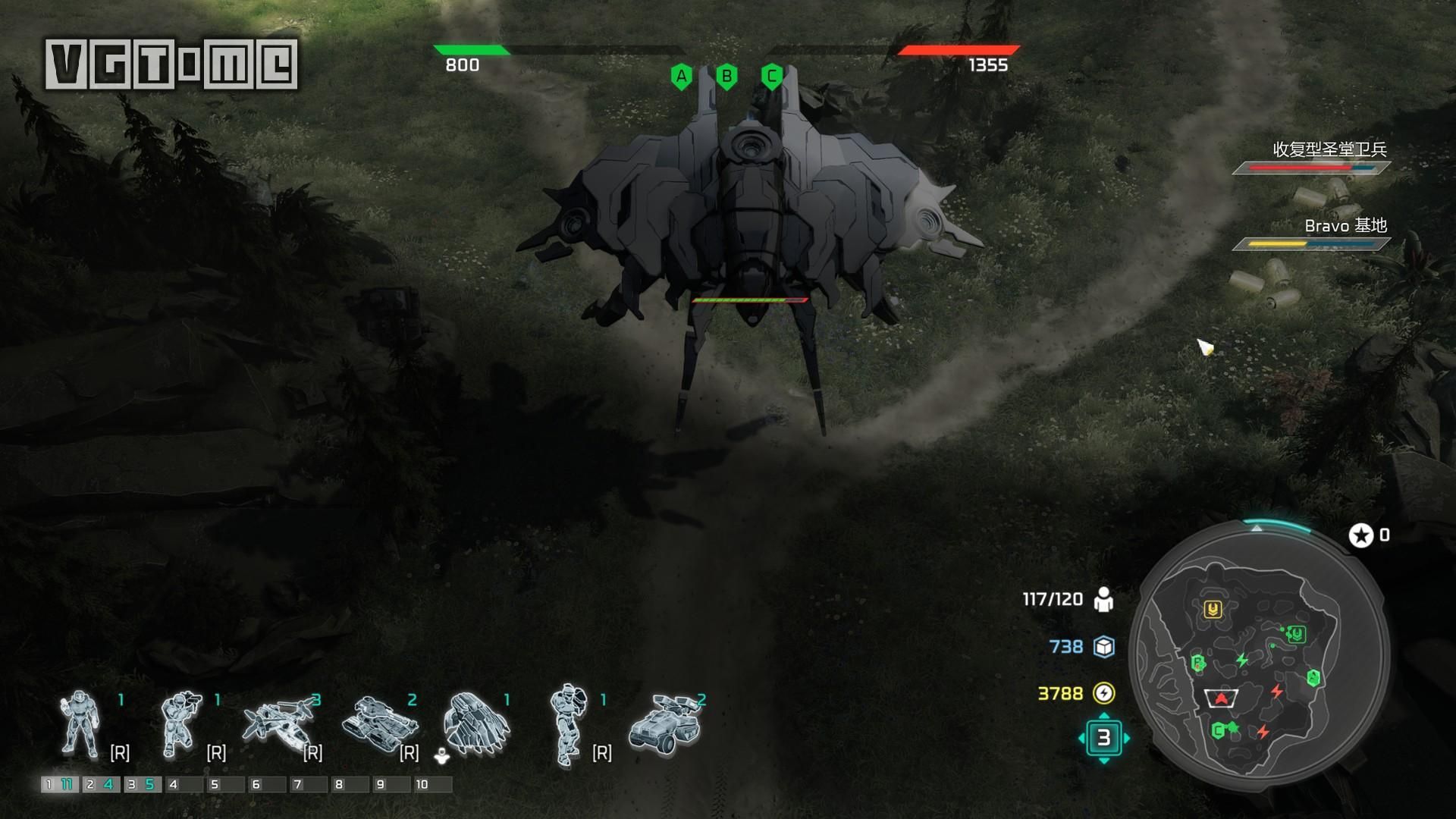Select the VTOL aircraft unit icon
The height and width of the screenshot is (819, 1456).
279,725
